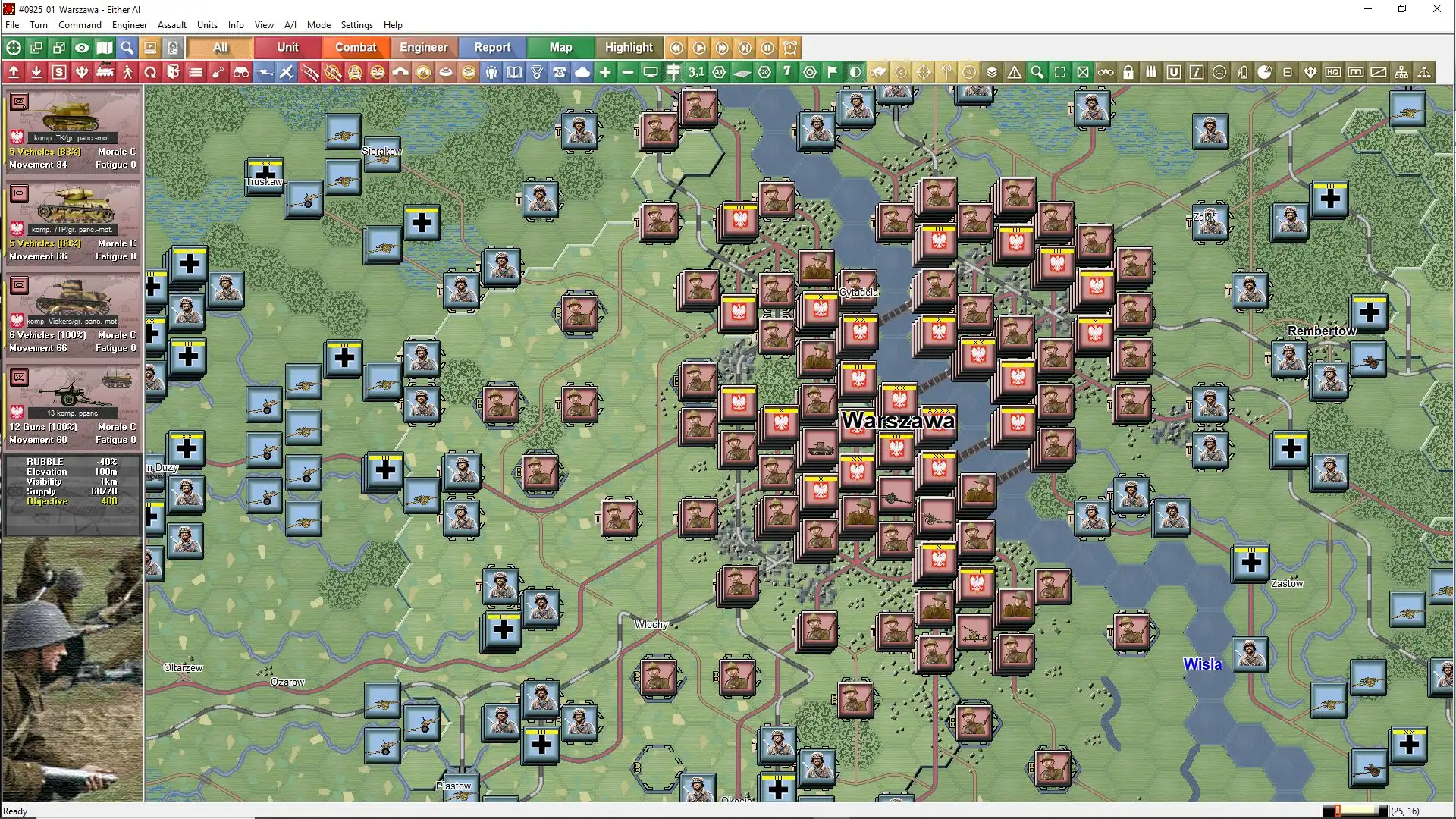Click the S supply highlight icon
1456x819 pixels.
pyautogui.click(x=59, y=72)
